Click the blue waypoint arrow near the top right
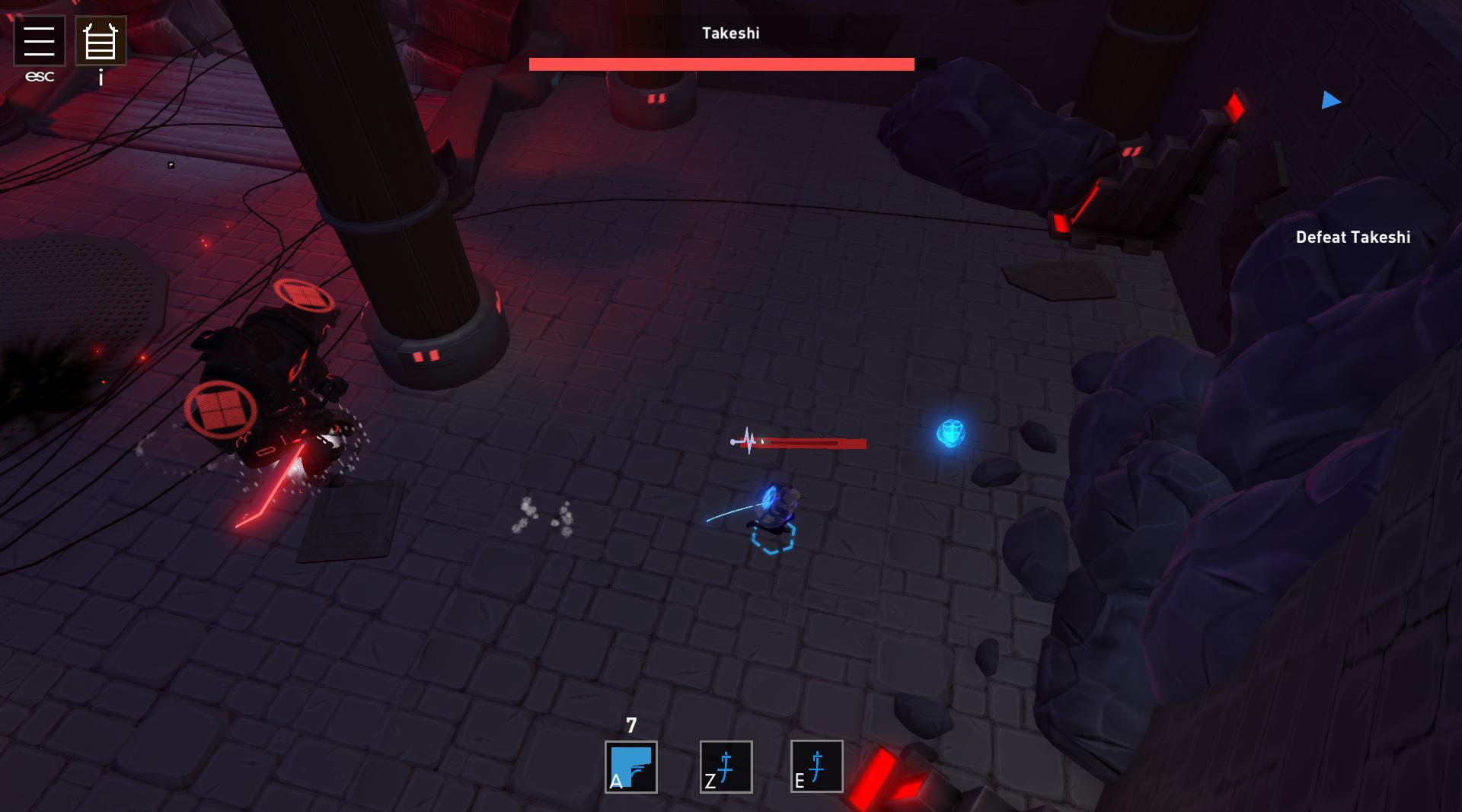 1330,100
